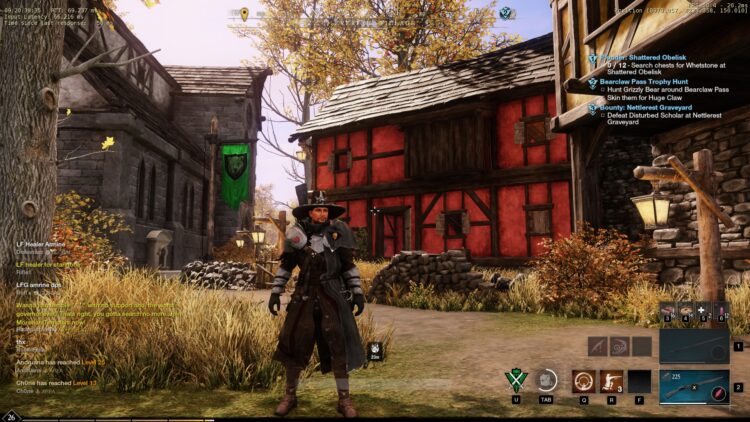Activate the crosshair target ability
The width and height of the screenshot is (750, 422).
point(582,381)
